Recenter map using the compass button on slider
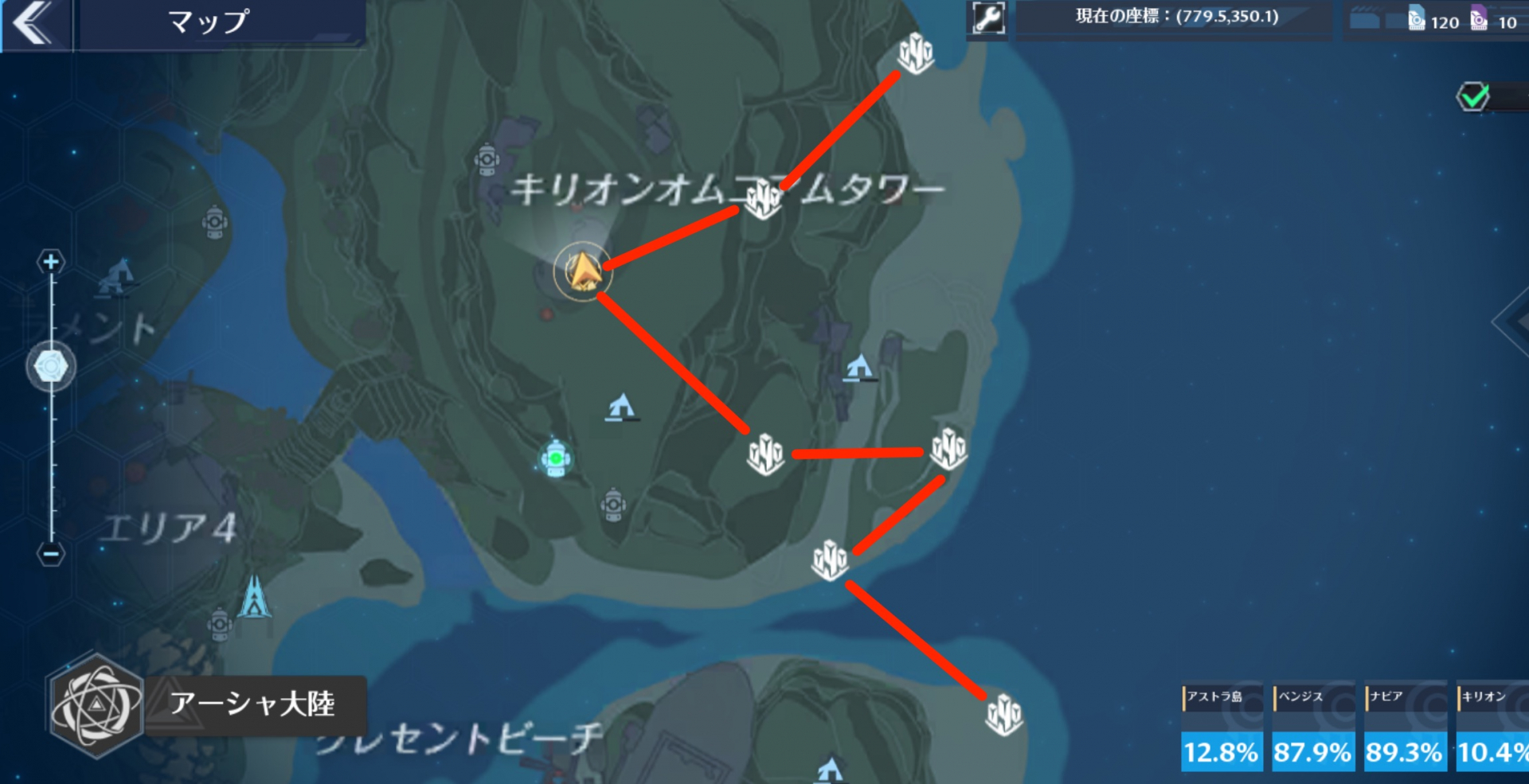This screenshot has width=1529, height=784. [50, 365]
